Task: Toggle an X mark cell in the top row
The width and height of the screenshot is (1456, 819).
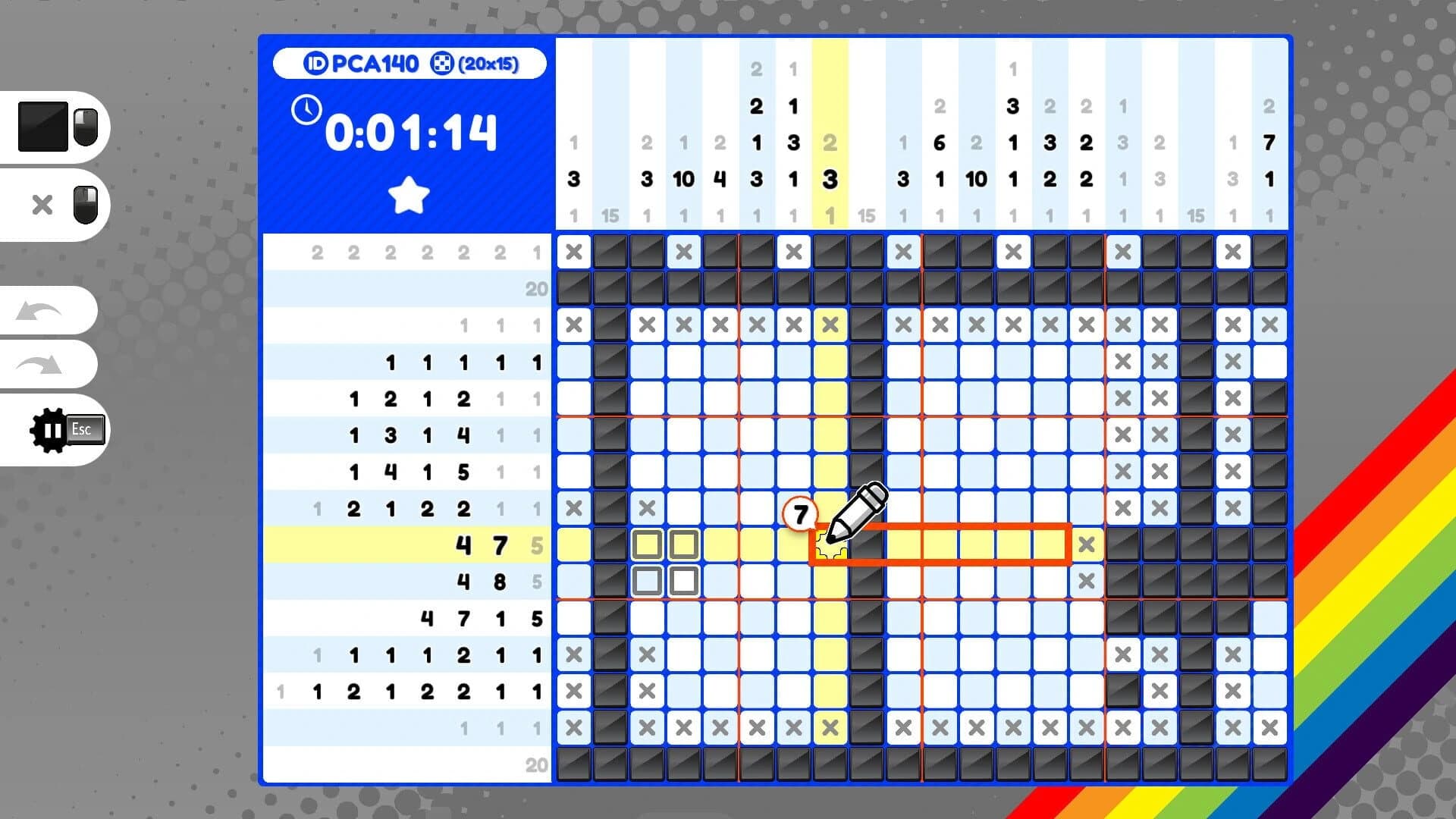Action: pyautogui.click(x=573, y=253)
